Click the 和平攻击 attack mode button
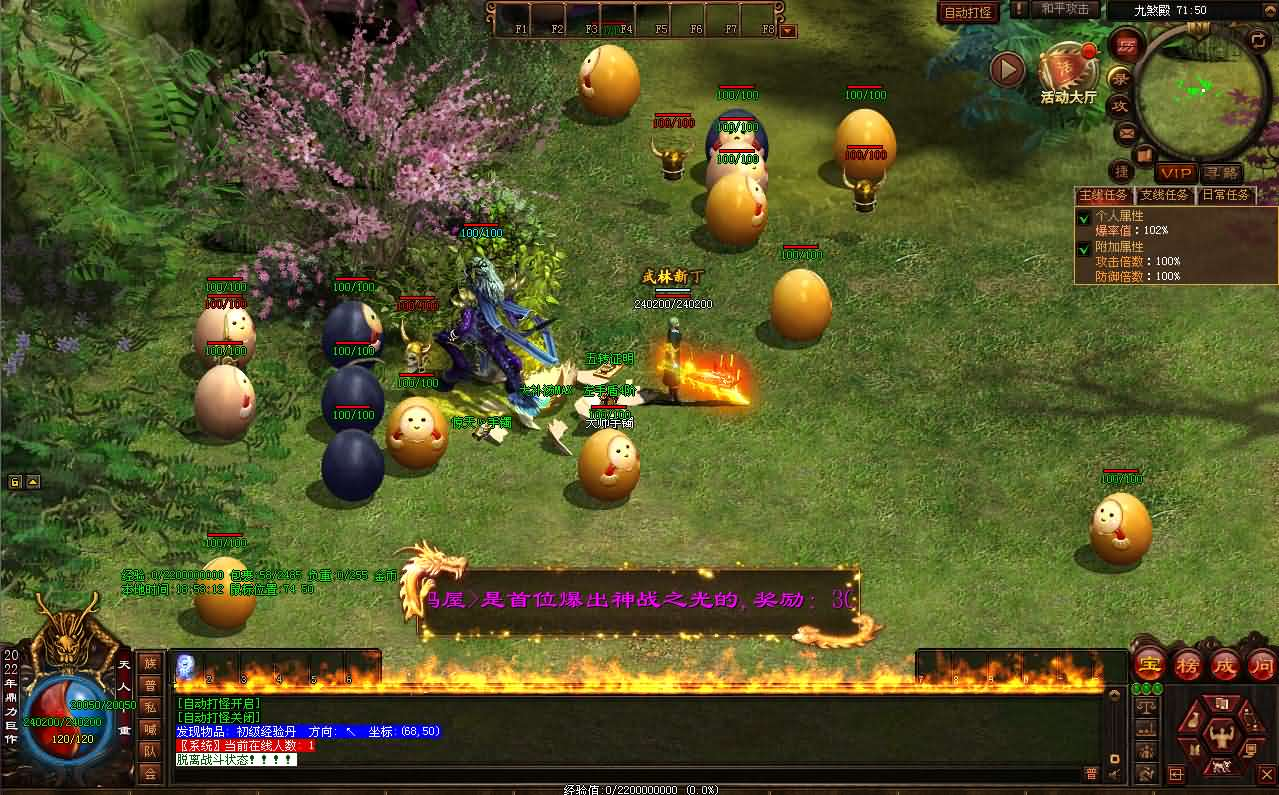 click(x=1064, y=9)
